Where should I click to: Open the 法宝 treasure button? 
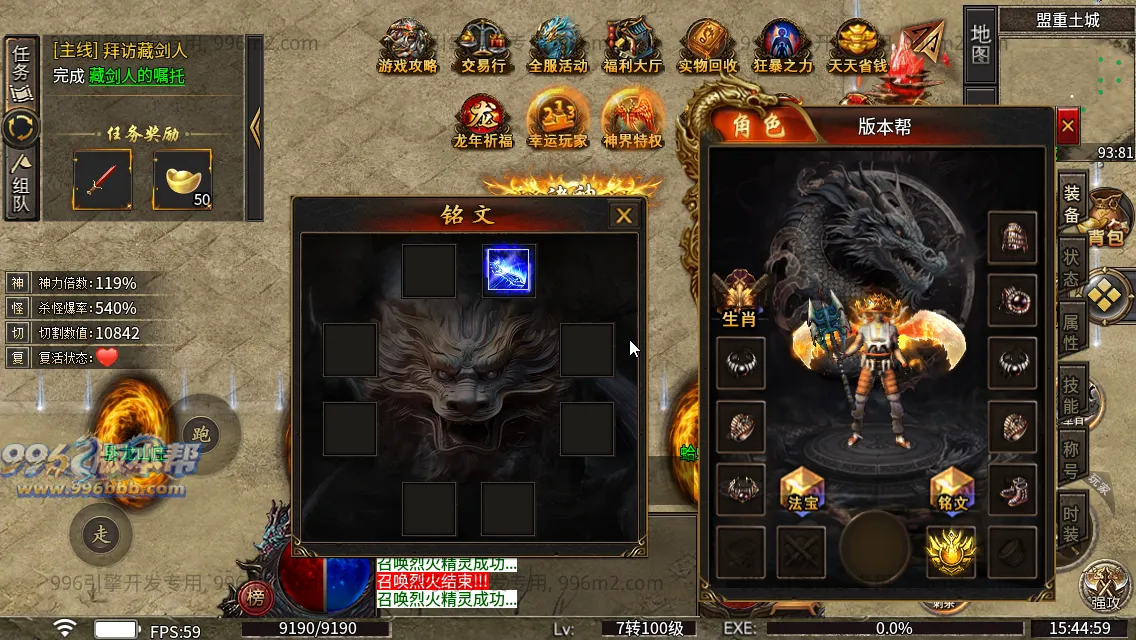coord(803,491)
